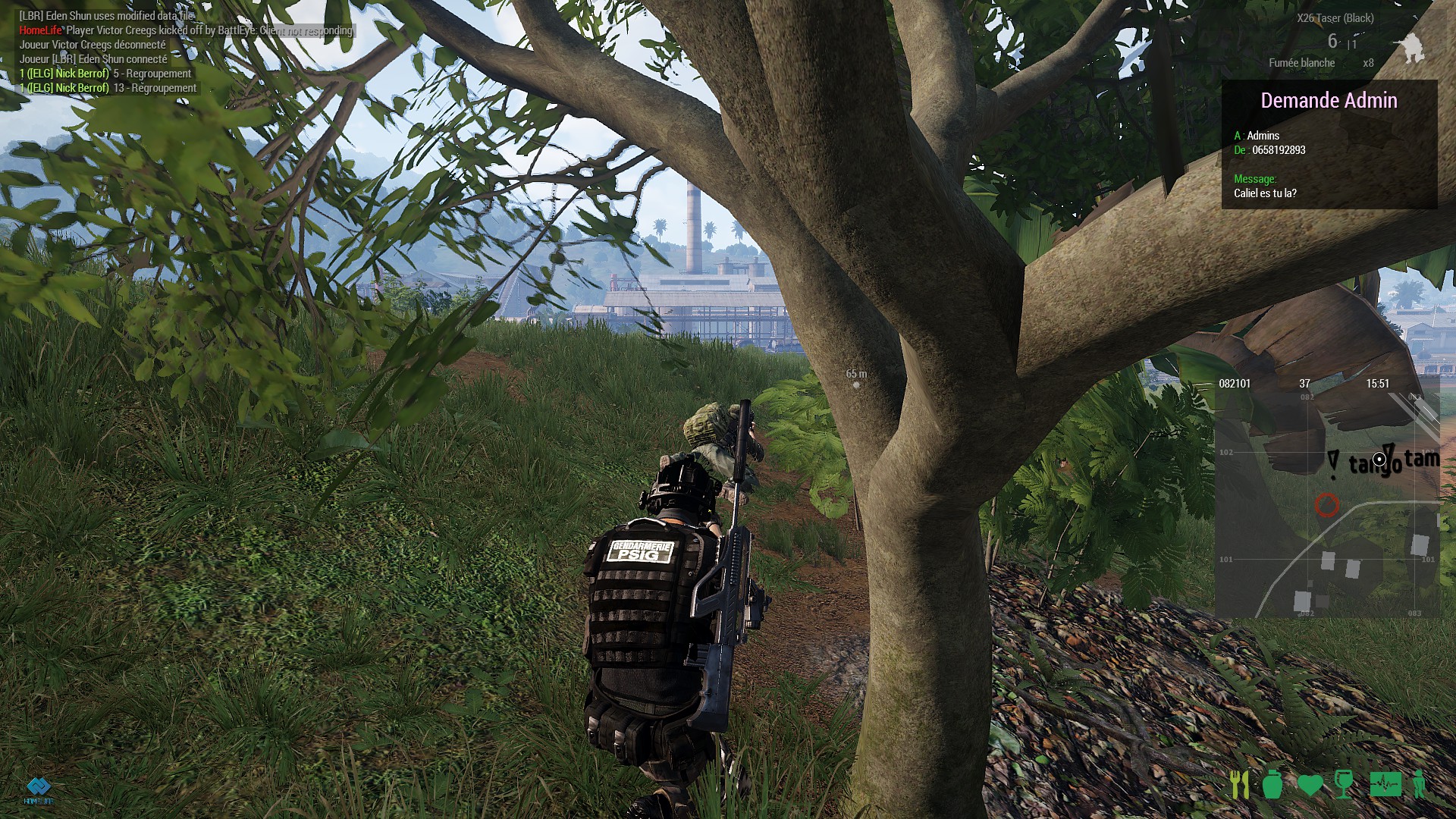Click the green heart health icon

click(1310, 785)
